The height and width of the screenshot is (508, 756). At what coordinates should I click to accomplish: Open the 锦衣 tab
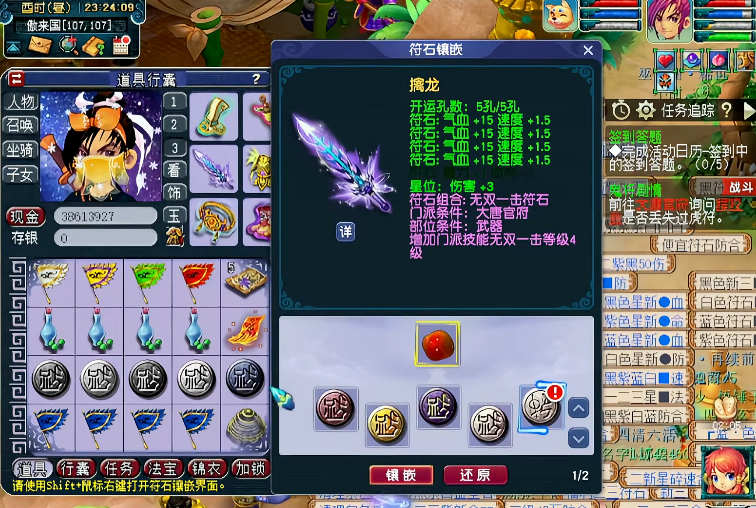coord(207,468)
